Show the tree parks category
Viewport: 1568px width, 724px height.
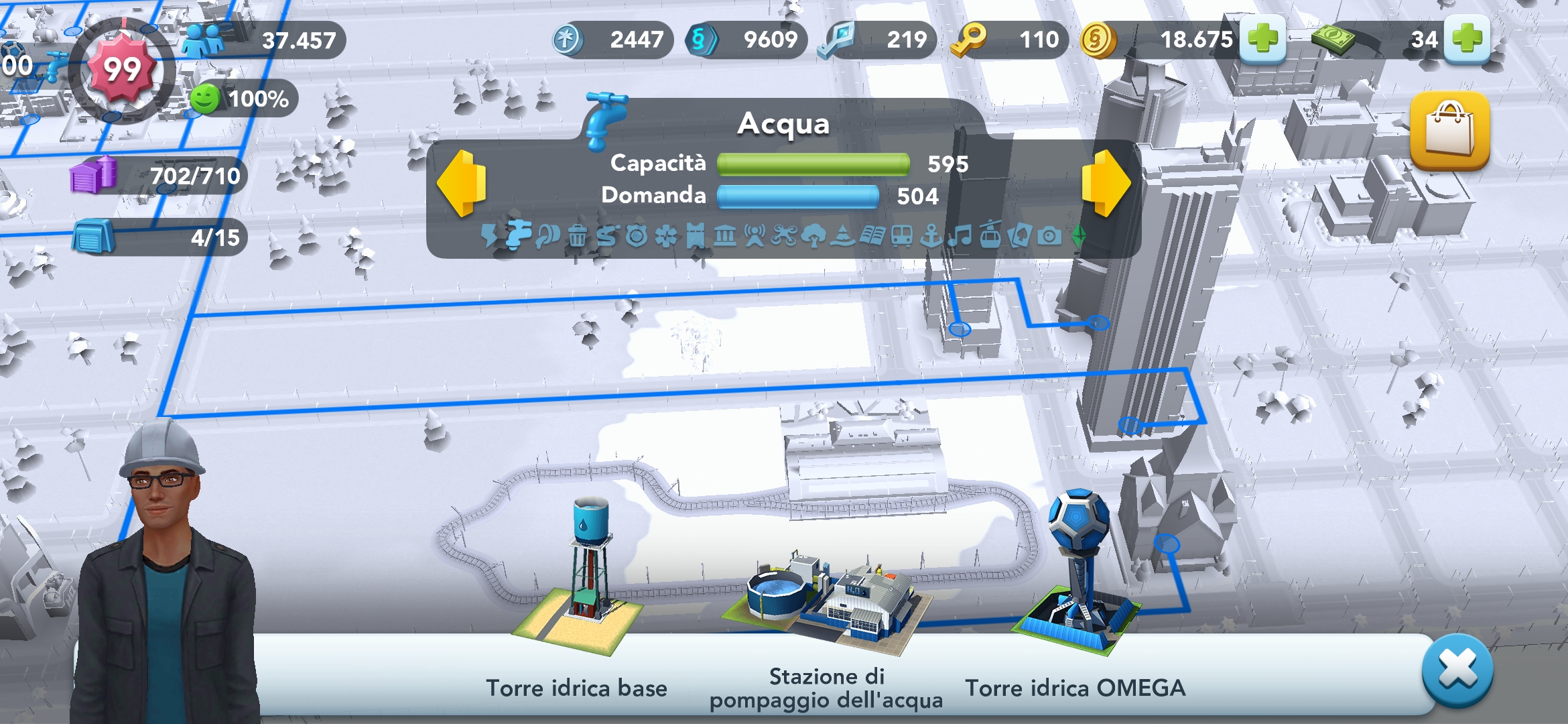[813, 236]
